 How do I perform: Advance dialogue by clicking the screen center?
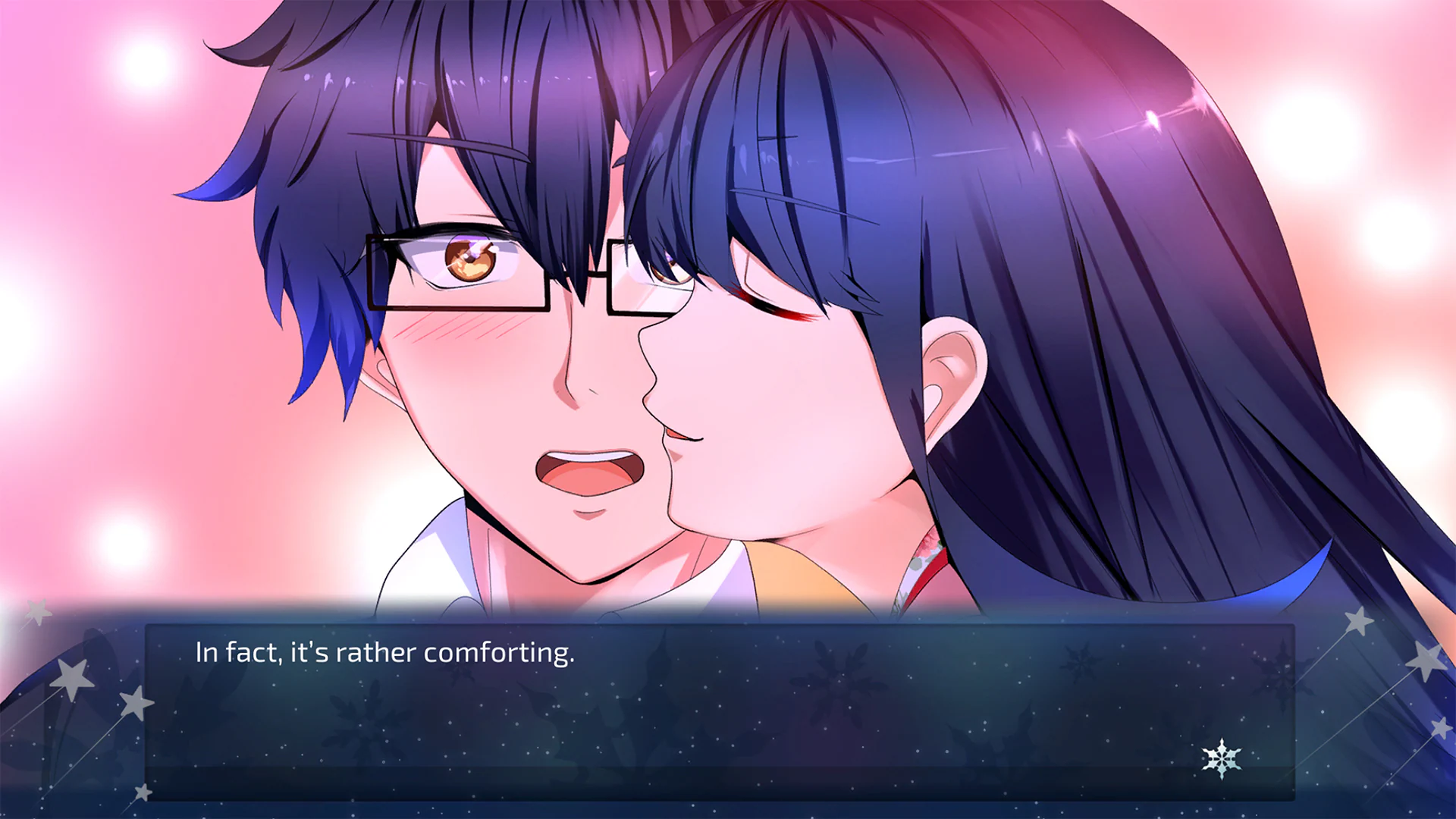[x=728, y=409]
